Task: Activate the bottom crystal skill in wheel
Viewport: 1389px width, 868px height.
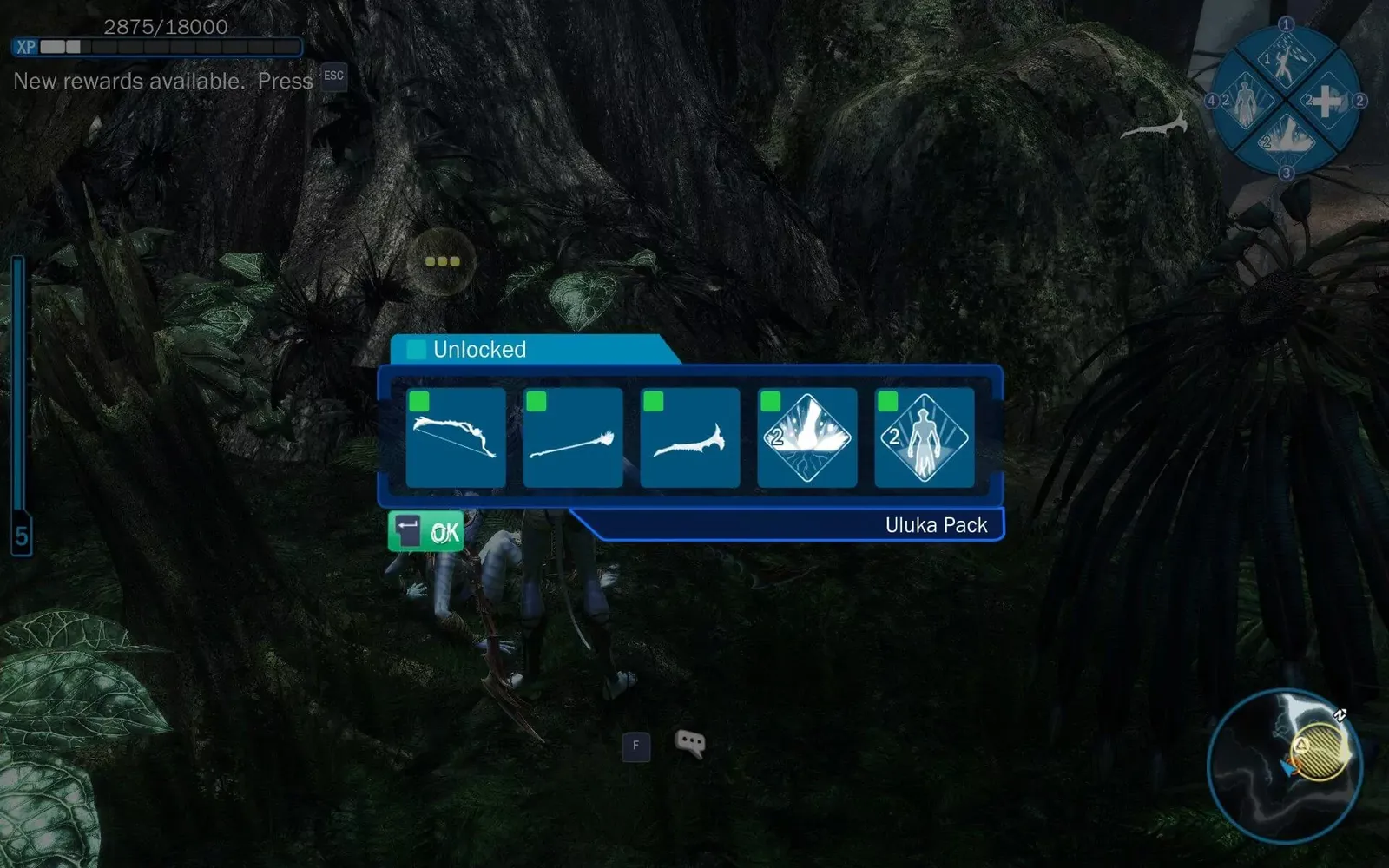Action: pyautogui.click(x=1285, y=139)
